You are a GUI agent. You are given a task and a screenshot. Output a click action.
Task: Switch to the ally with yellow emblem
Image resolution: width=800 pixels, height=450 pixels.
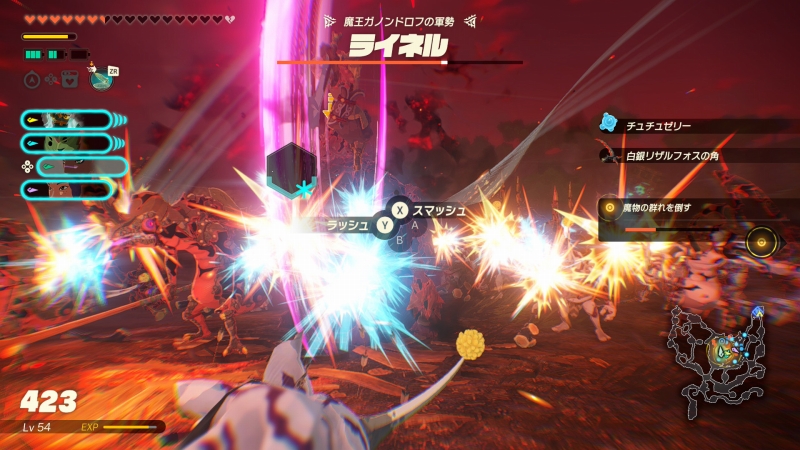[68, 120]
